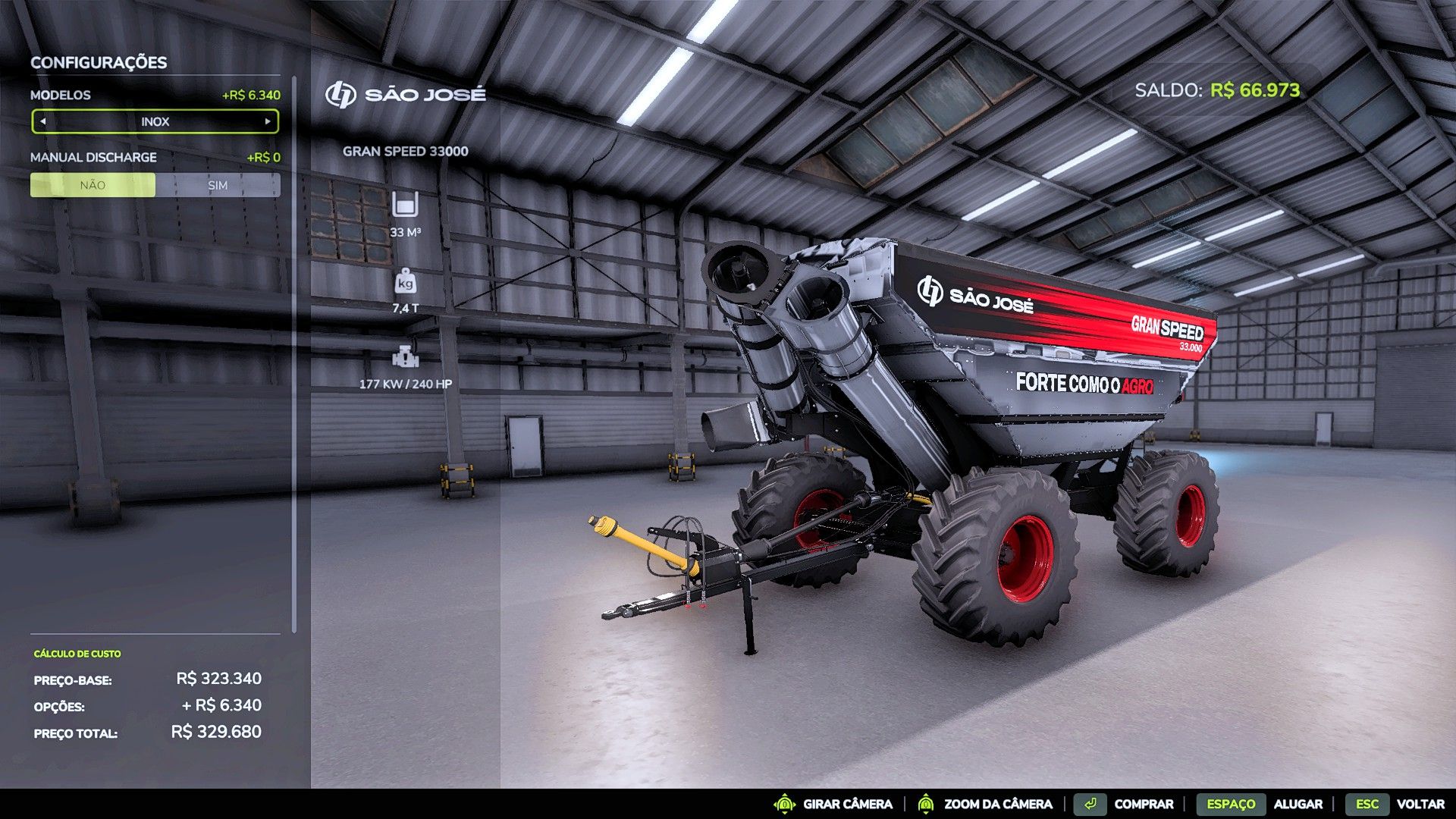
Task: Click the power icon above 177 KW / 240 HP
Action: click(x=405, y=356)
